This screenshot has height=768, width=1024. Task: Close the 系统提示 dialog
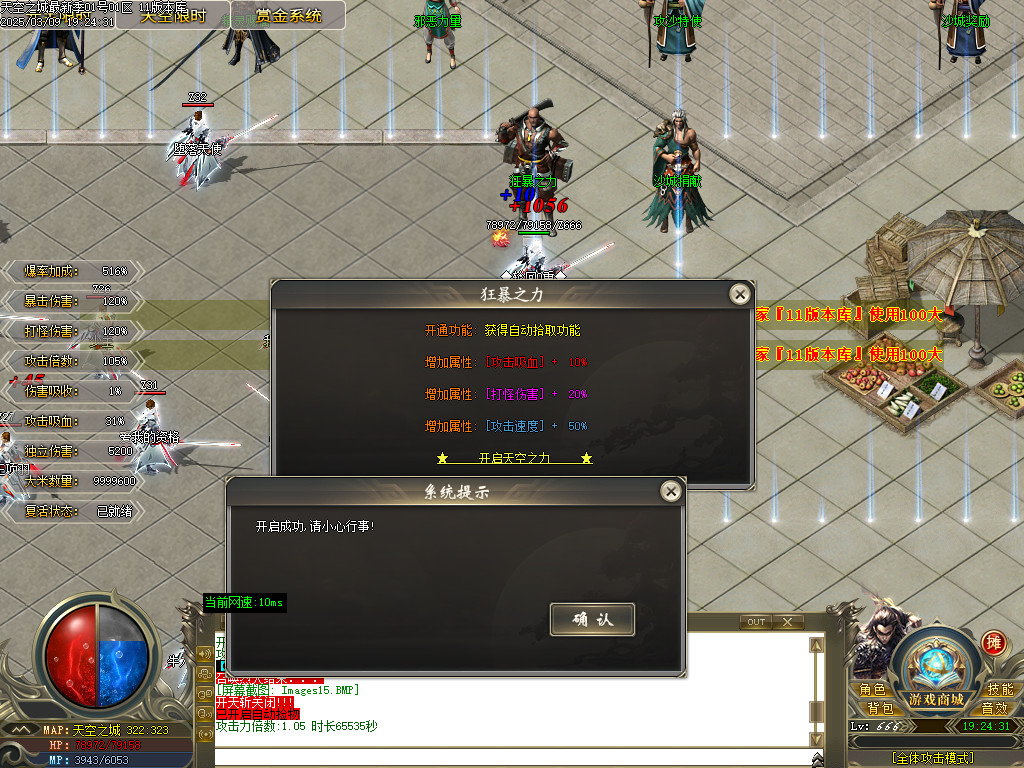coord(671,491)
